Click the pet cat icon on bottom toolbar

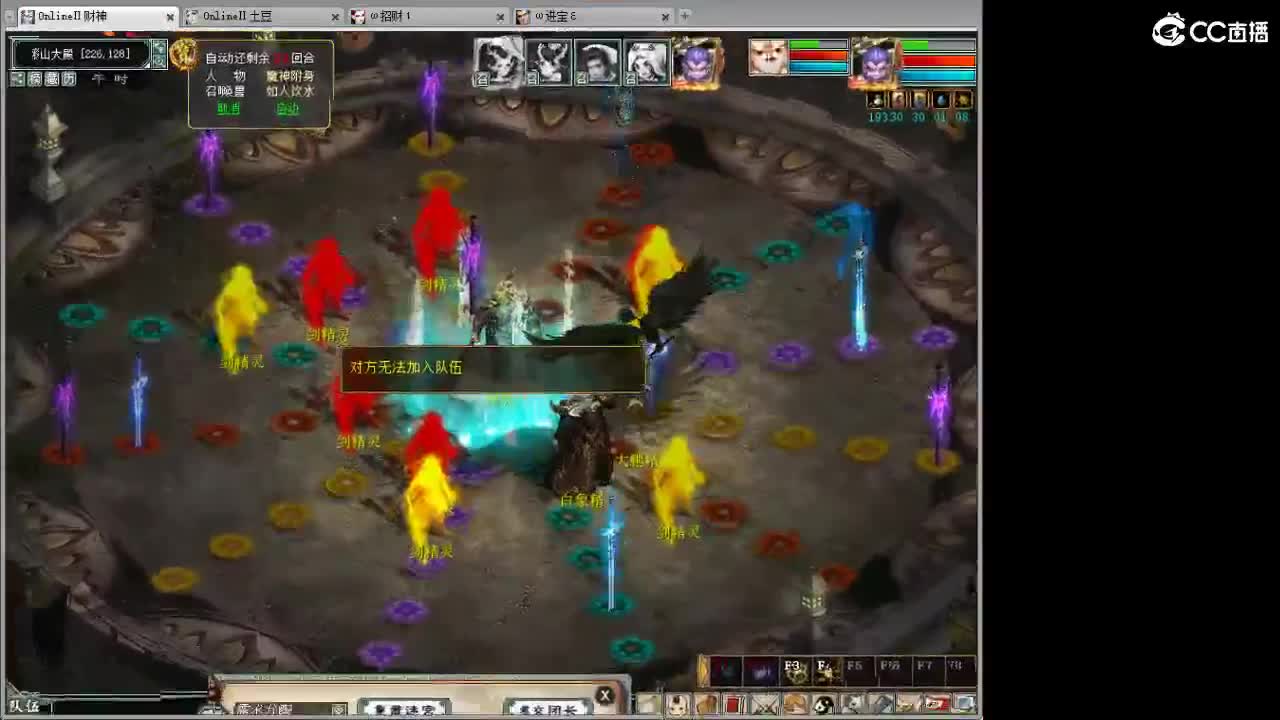(x=853, y=704)
